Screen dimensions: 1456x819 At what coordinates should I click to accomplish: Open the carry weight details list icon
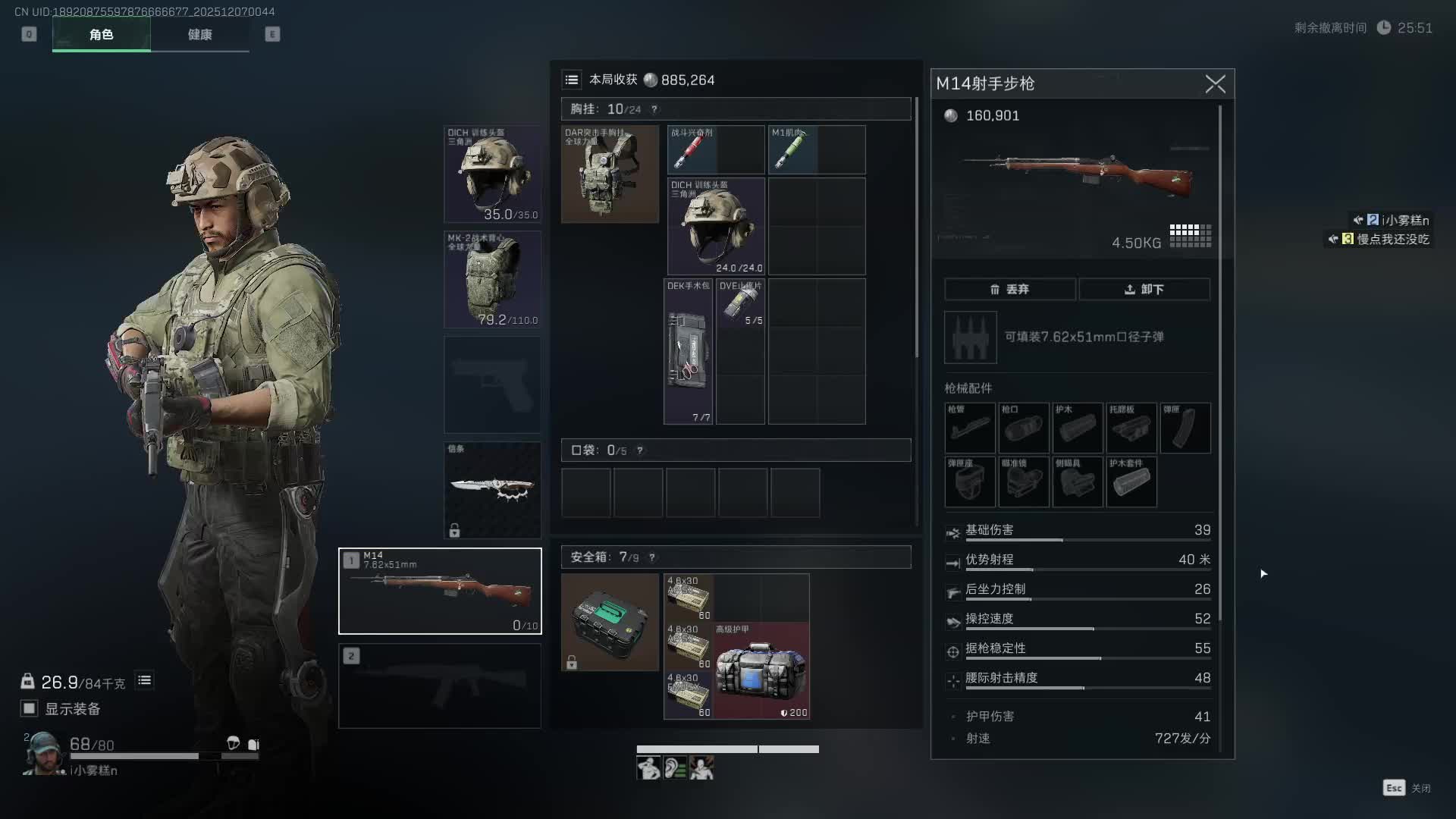click(144, 681)
